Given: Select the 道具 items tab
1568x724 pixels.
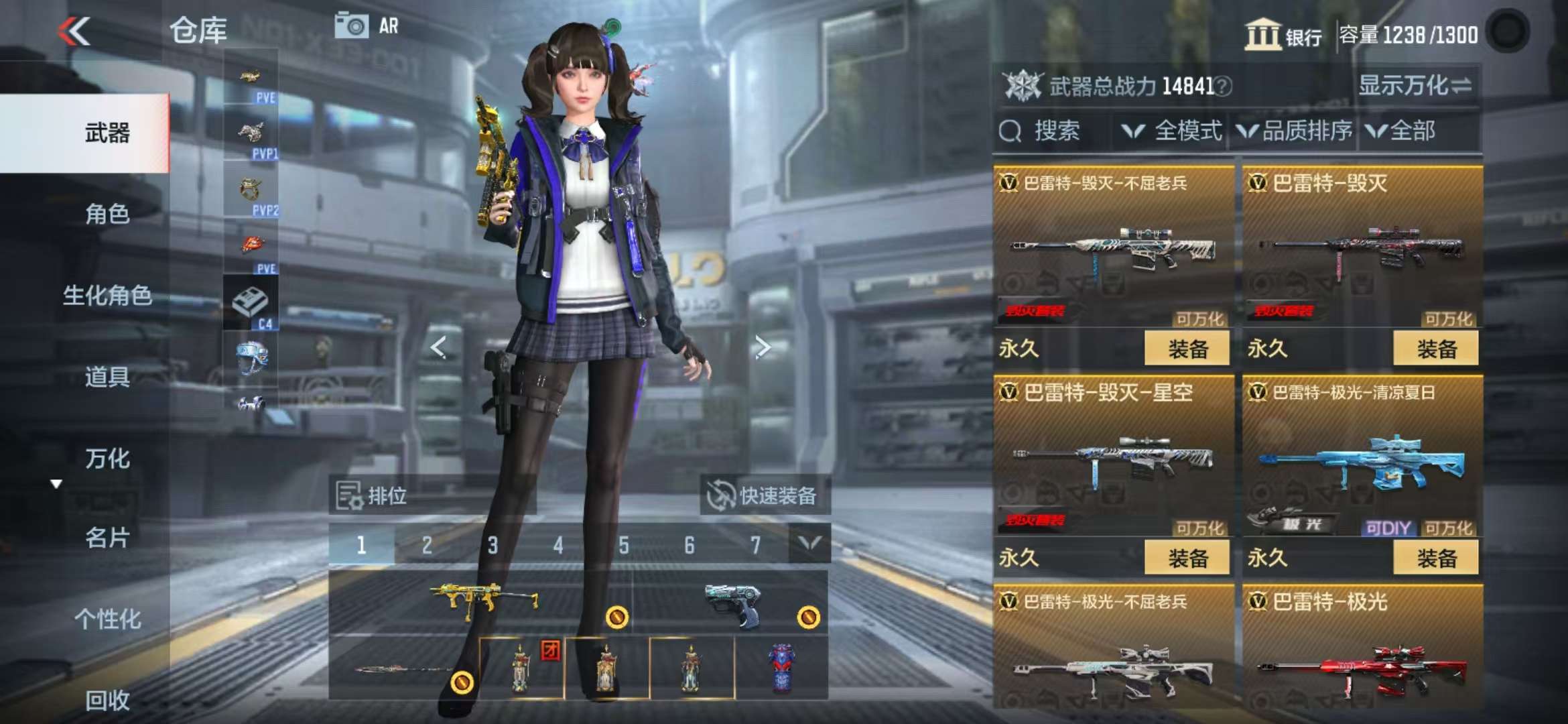Looking at the screenshot, I should [107, 377].
